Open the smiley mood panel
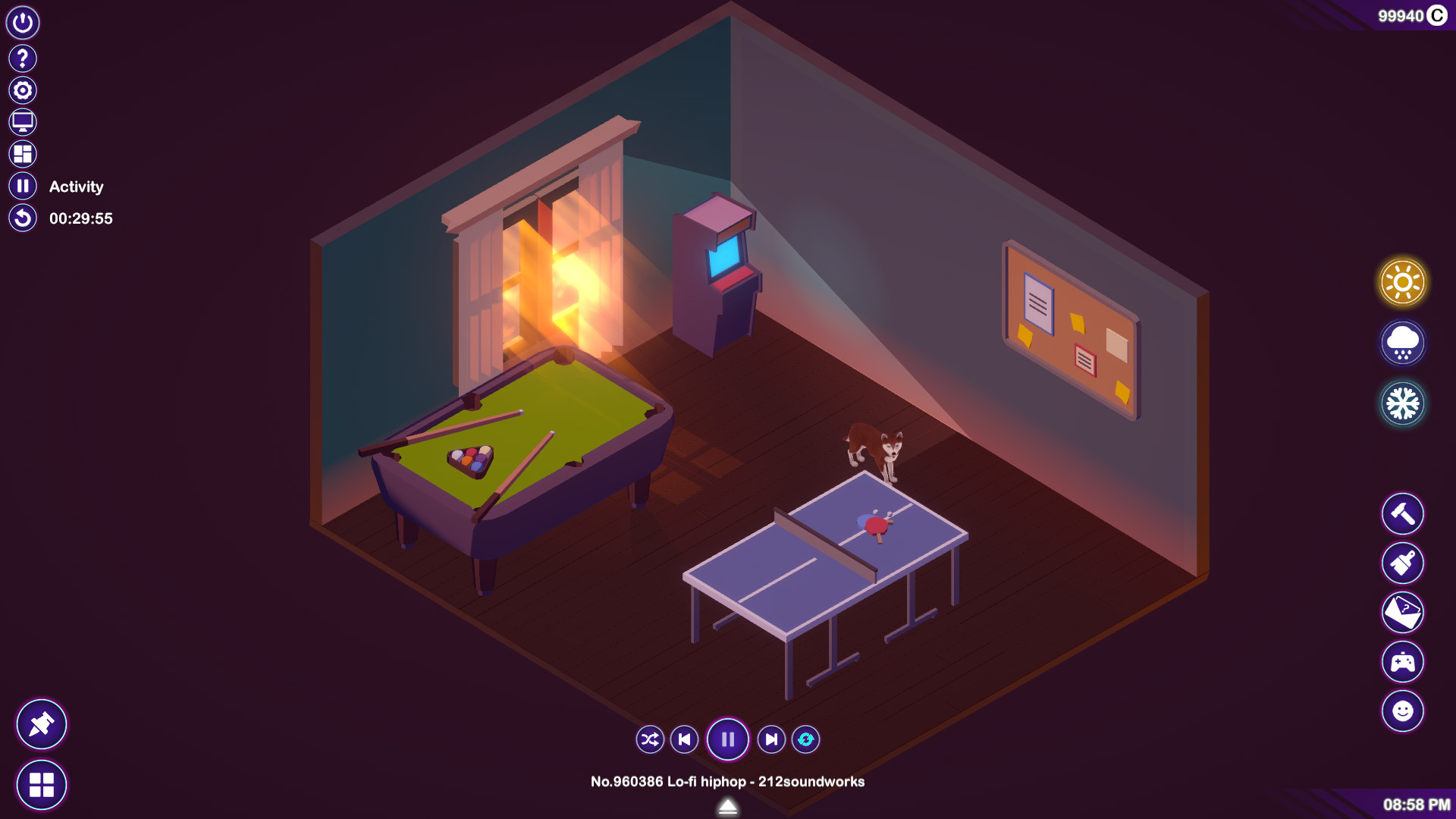Image resolution: width=1456 pixels, height=819 pixels. coord(1402,711)
